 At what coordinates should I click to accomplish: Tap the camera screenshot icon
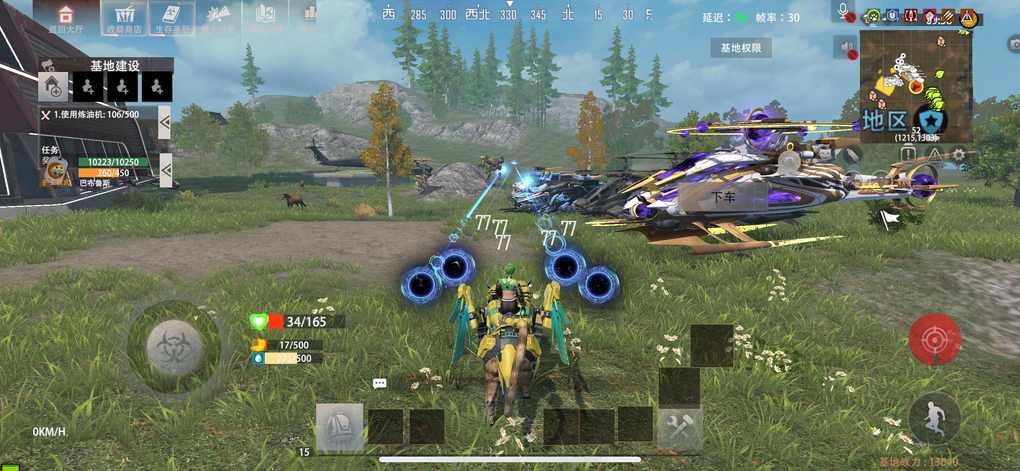(x=1013, y=45)
